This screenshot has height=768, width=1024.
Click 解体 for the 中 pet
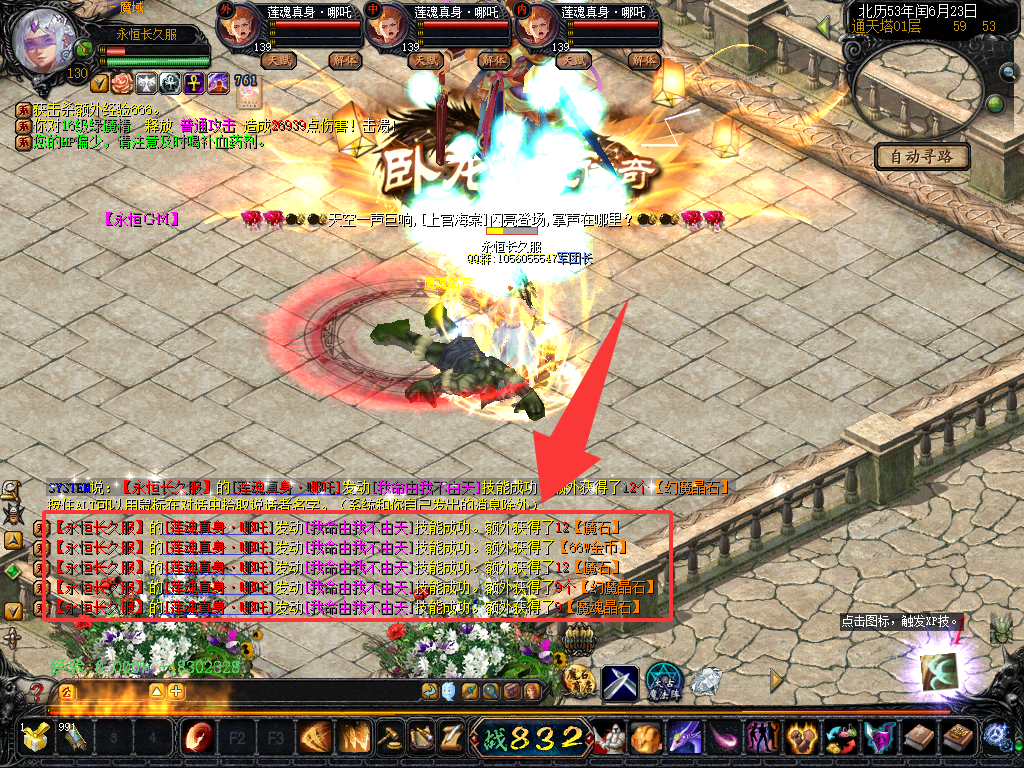pyautogui.click(x=494, y=60)
